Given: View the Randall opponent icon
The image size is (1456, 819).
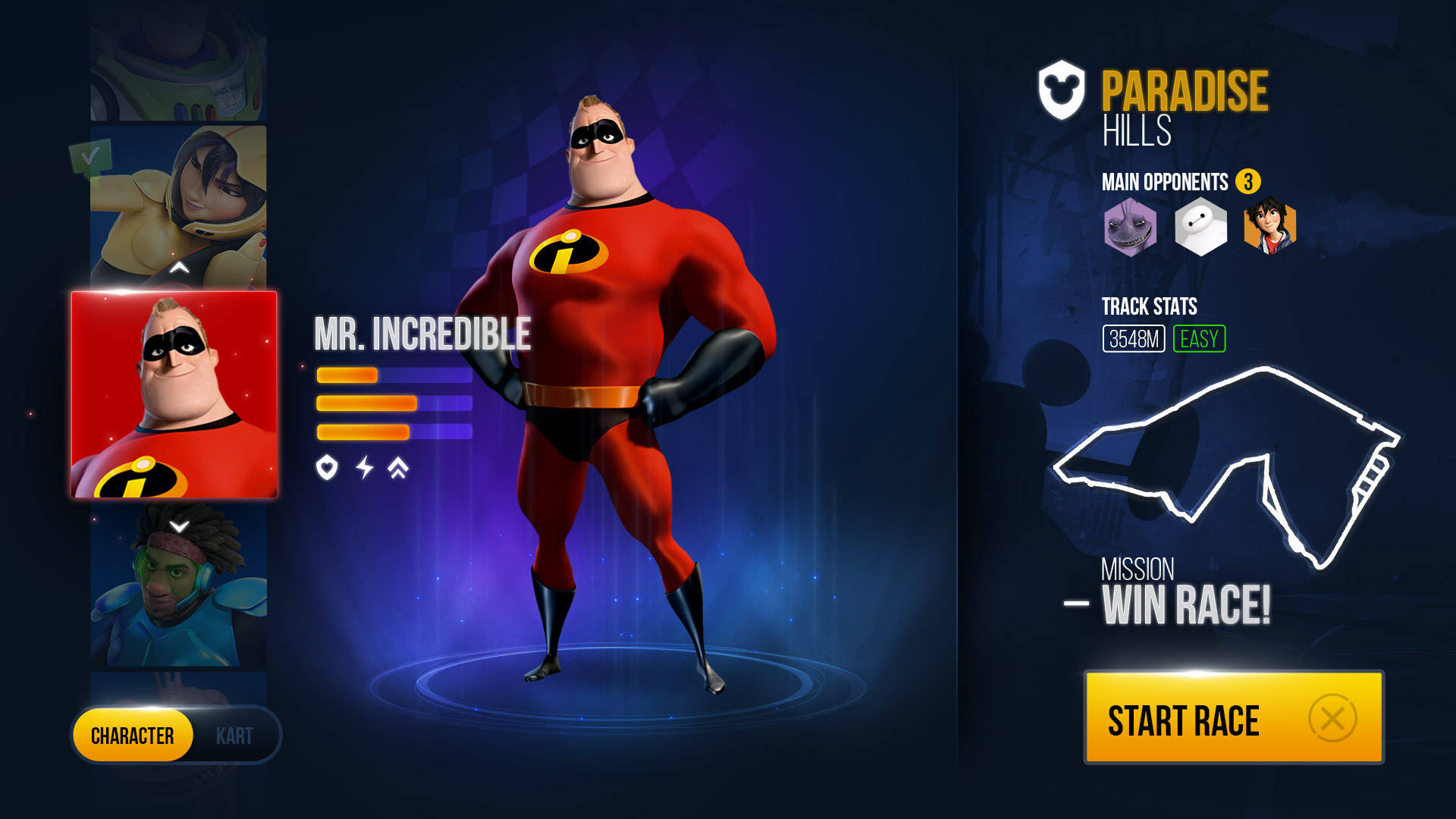Looking at the screenshot, I should click(x=1130, y=227).
